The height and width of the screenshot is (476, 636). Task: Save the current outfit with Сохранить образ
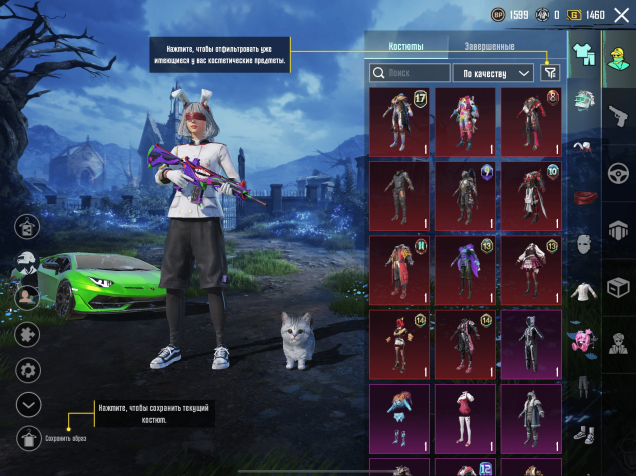coord(28,438)
